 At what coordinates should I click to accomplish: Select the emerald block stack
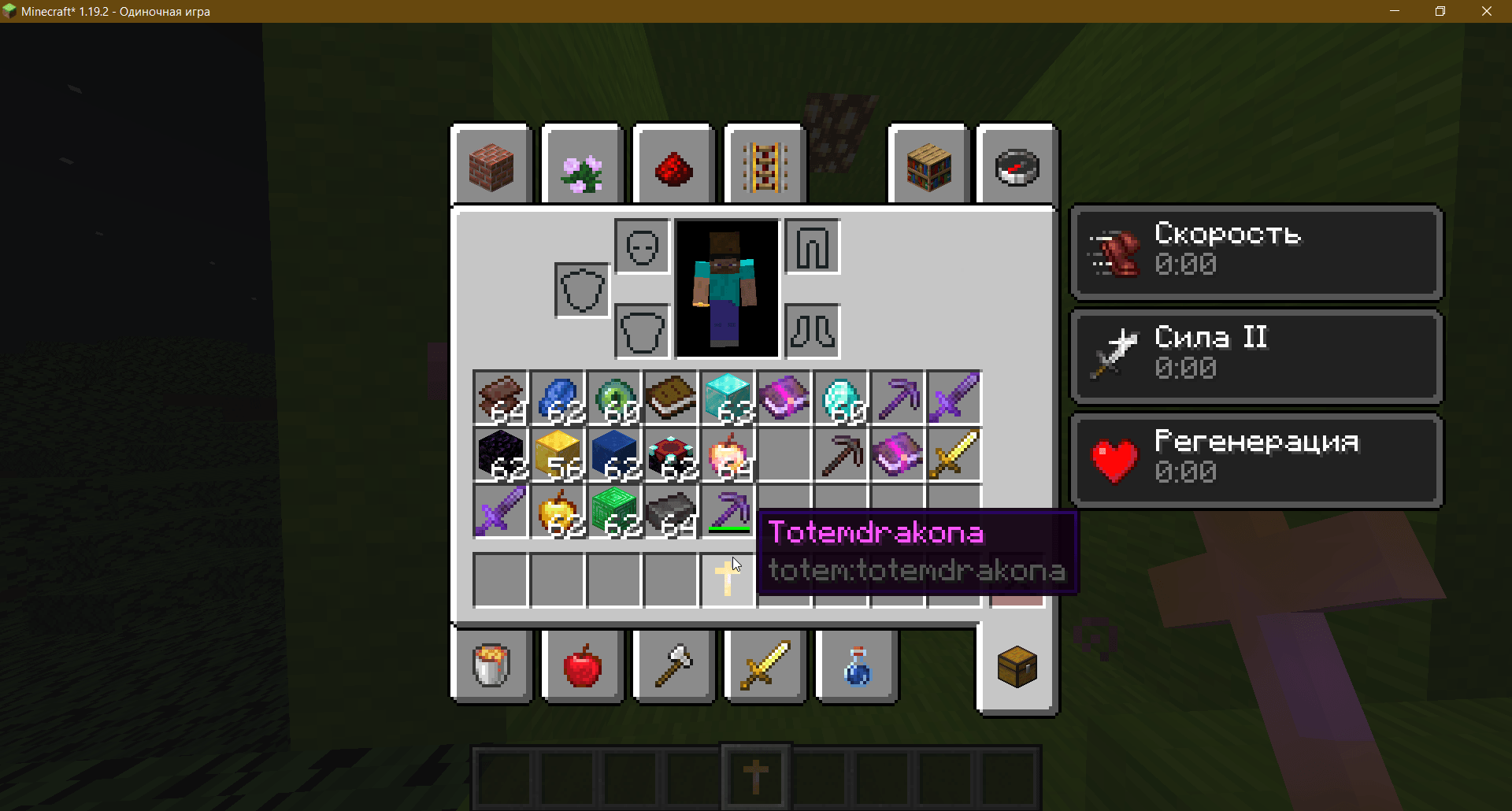(x=613, y=511)
